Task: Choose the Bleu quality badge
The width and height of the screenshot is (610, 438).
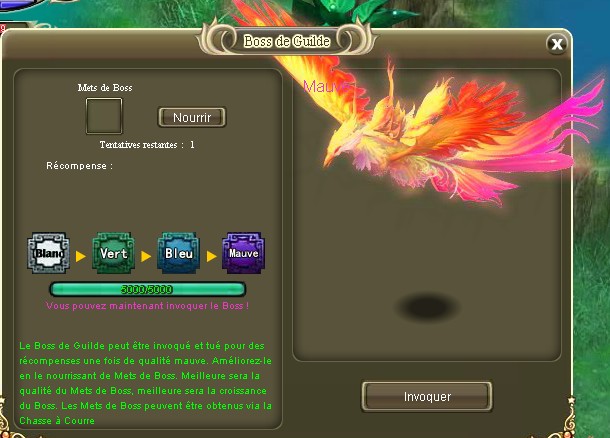Action: [178, 254]
